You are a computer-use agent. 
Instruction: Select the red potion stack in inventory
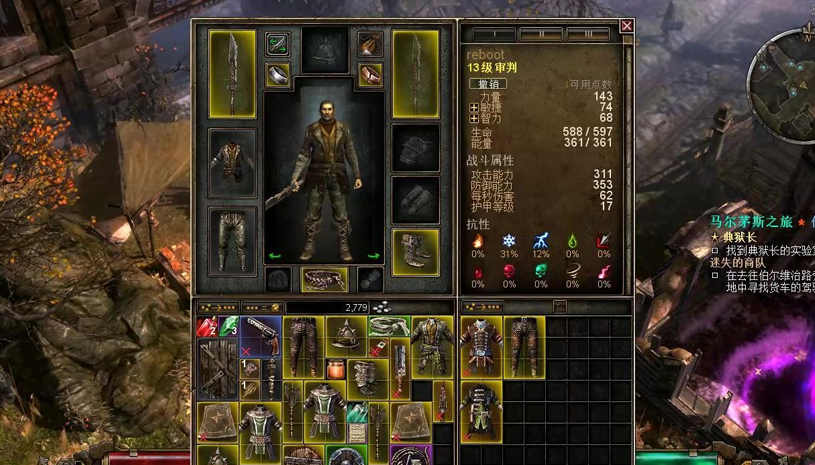pos(207,328)
